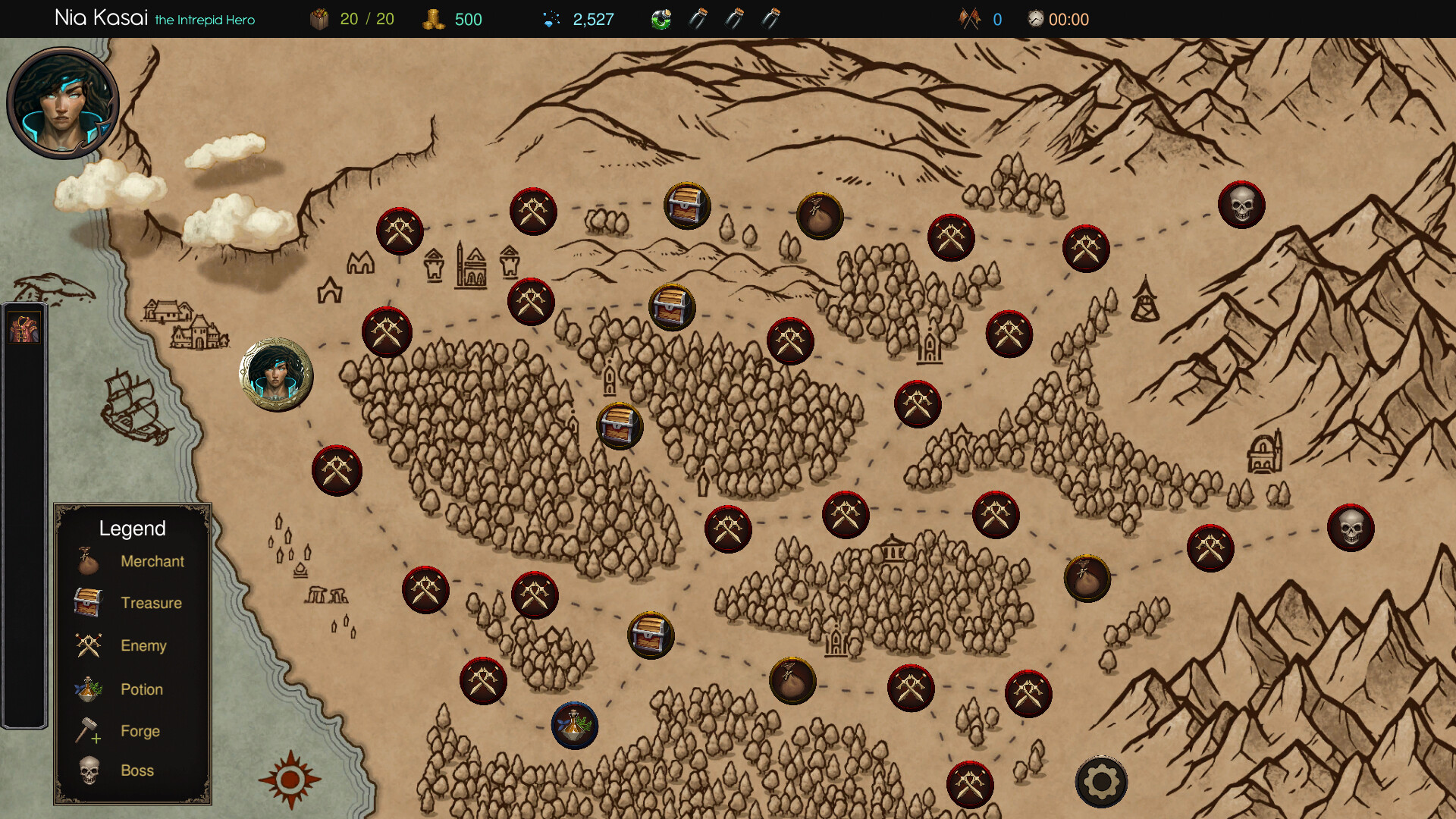Click the supply crate icon showing 20/20
Viewport: 1456px width, 819px height.
coord(318,18)
